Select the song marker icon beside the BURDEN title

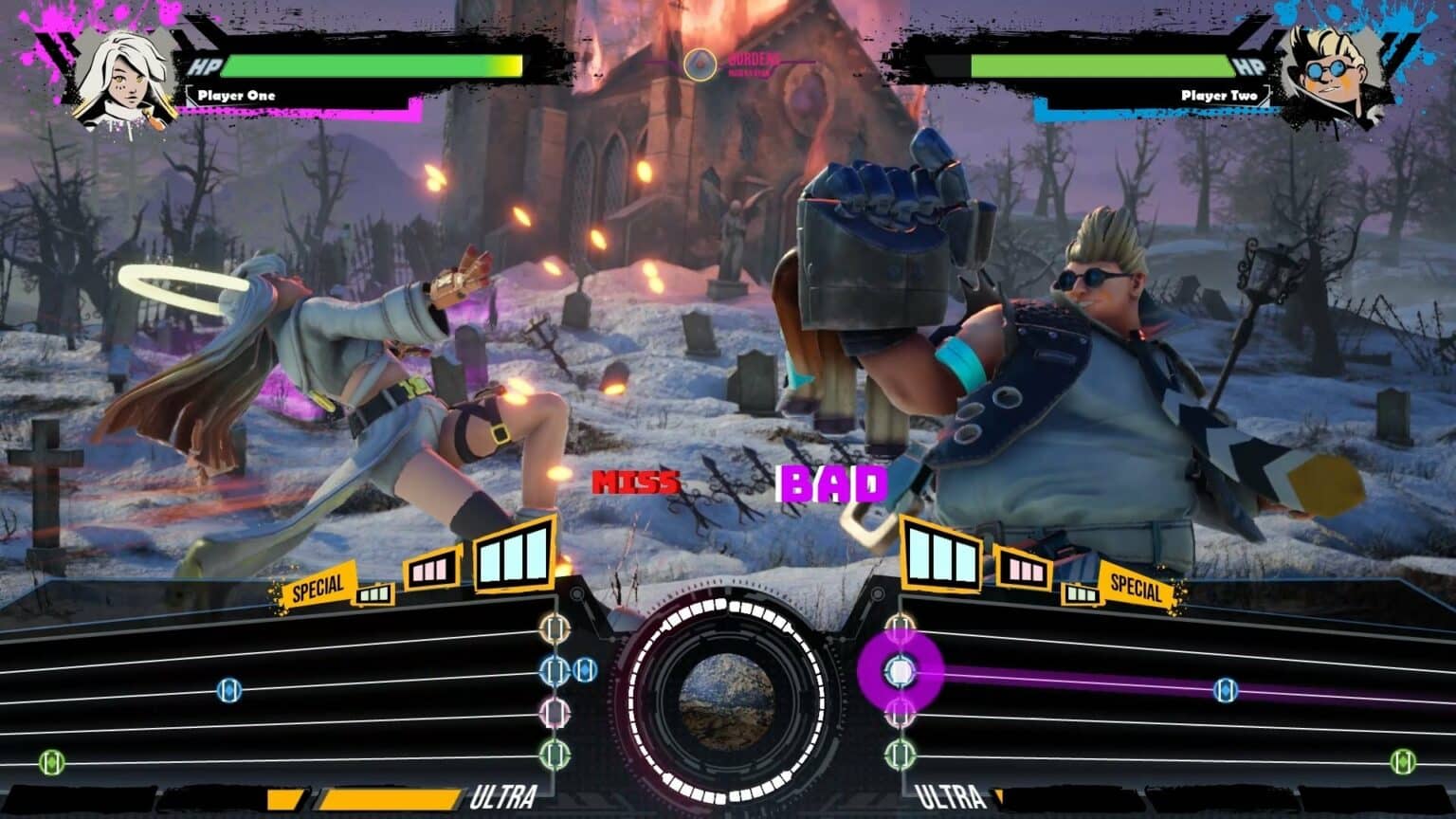[700, 64]
